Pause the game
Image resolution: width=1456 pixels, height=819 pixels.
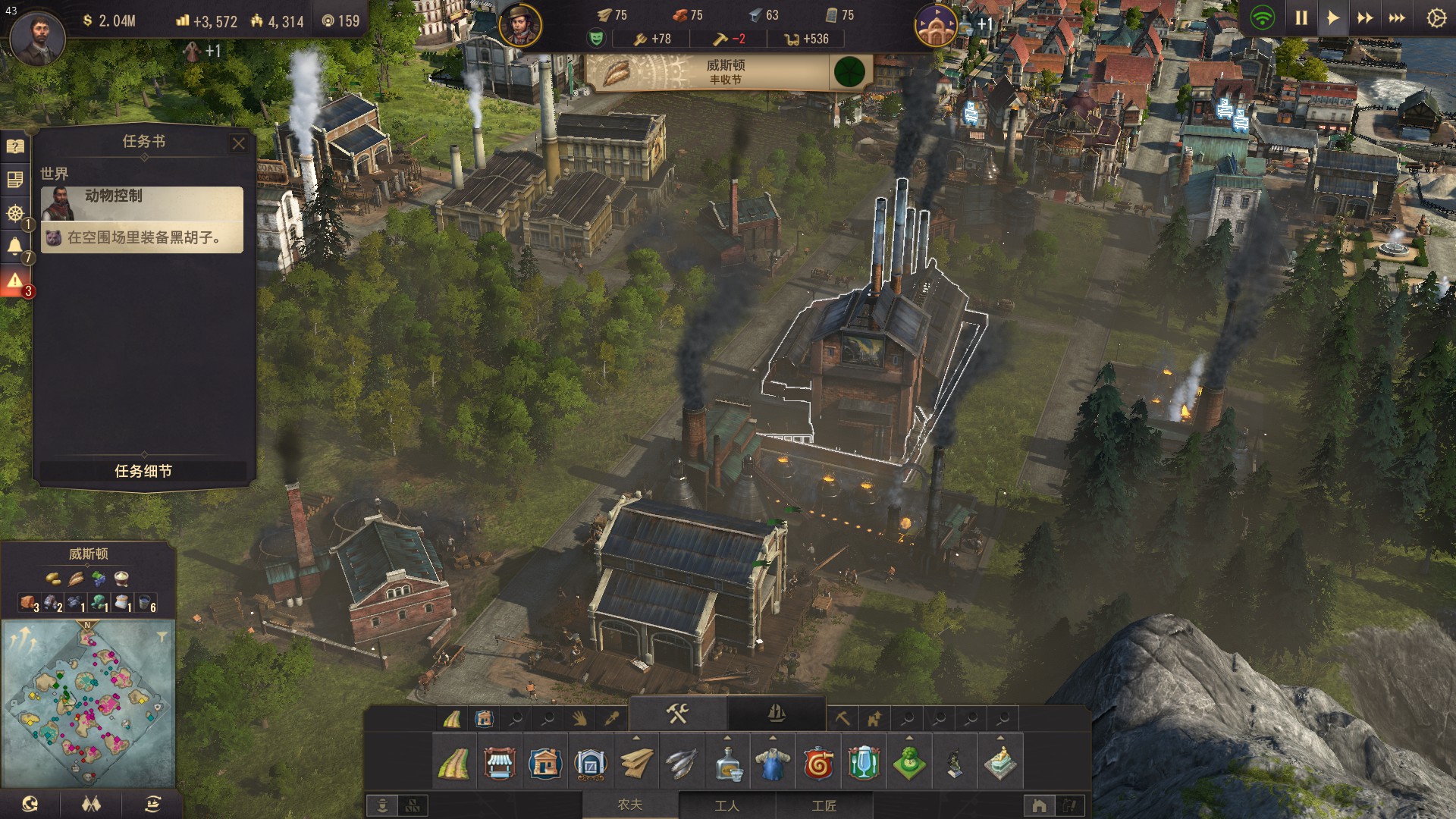click(x=1301, y=17)
